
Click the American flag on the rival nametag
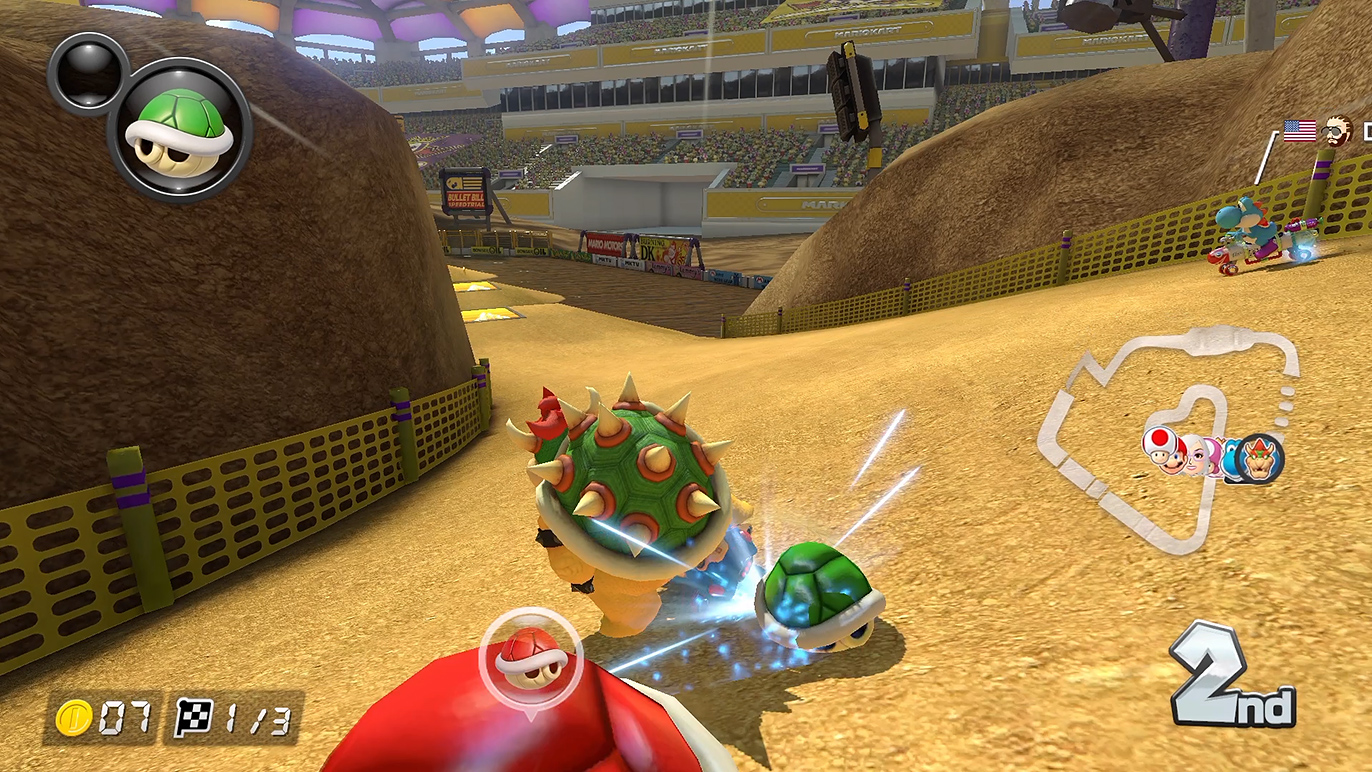click(x=1299, y=131)
